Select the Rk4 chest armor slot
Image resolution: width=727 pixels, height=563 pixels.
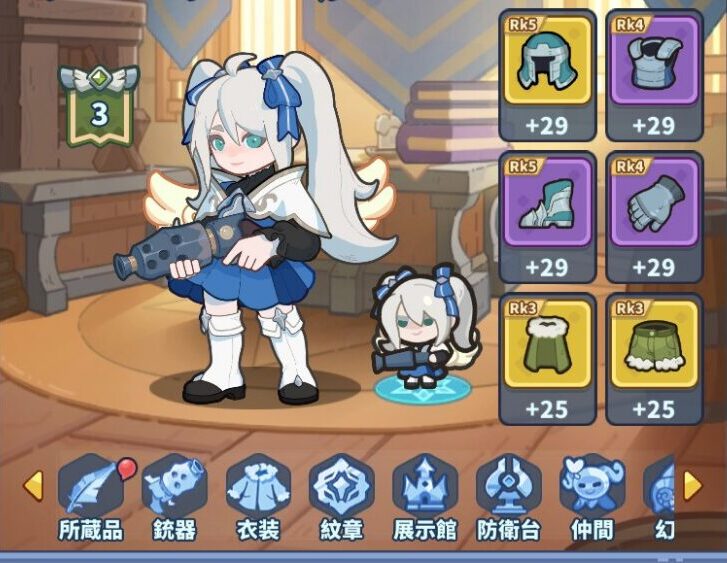coord(654,75)
